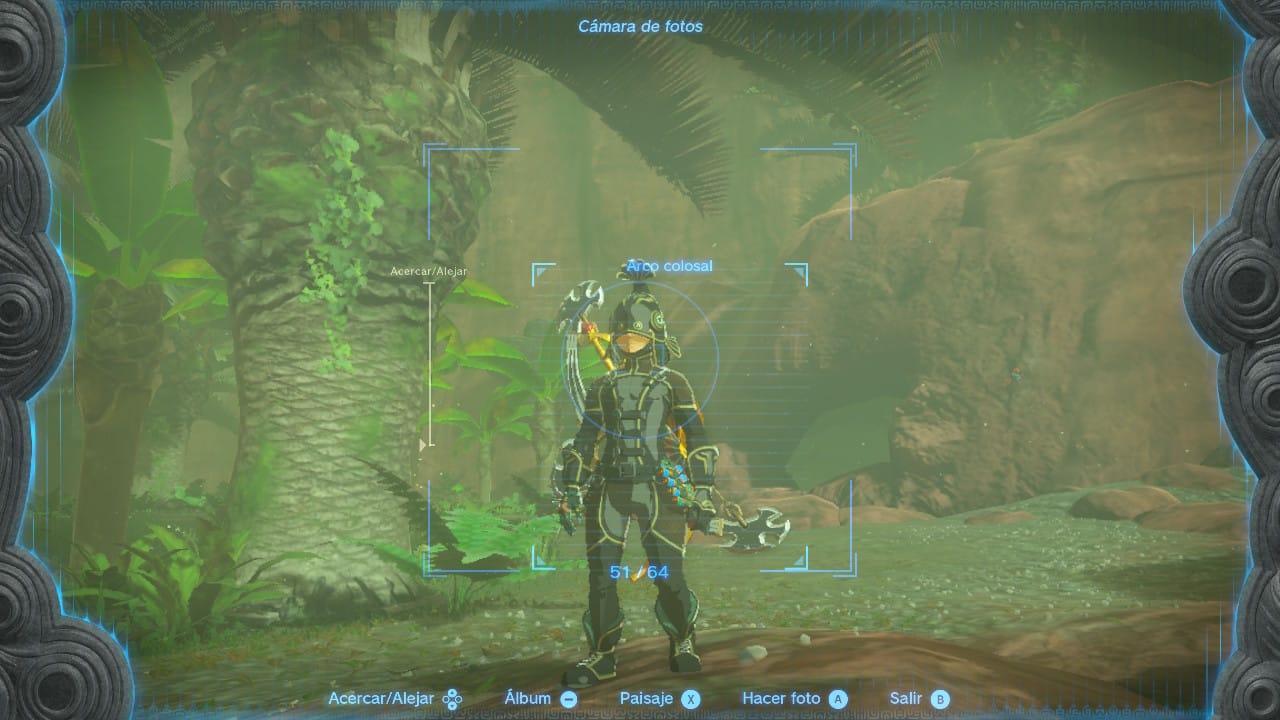Click the X-button icon next to Paisaje
The image size is (1280, 720).
point(692,698)
